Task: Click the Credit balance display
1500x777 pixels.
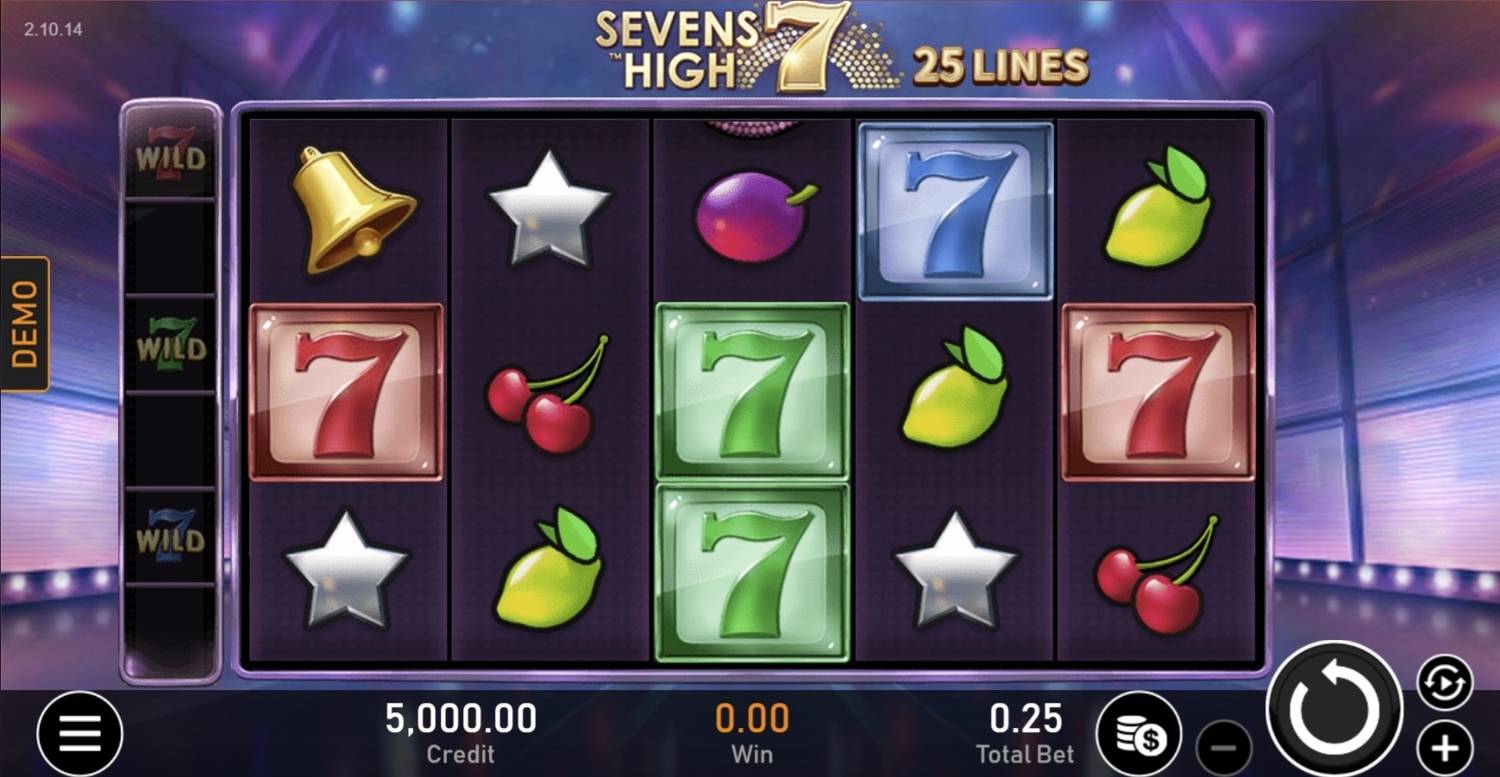Action: (x=460, y=732)
